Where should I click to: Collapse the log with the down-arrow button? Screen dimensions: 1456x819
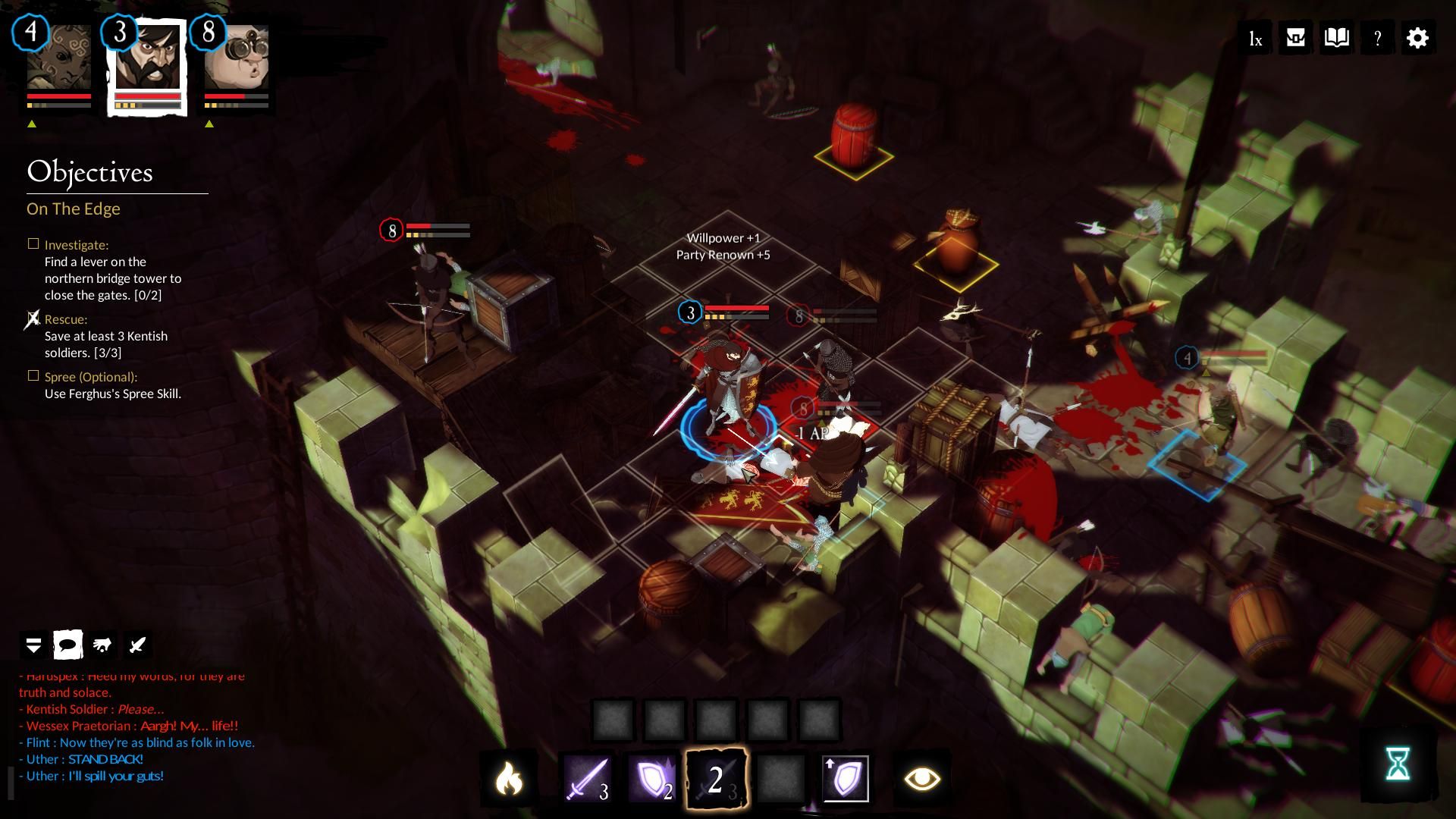[33, 645]
